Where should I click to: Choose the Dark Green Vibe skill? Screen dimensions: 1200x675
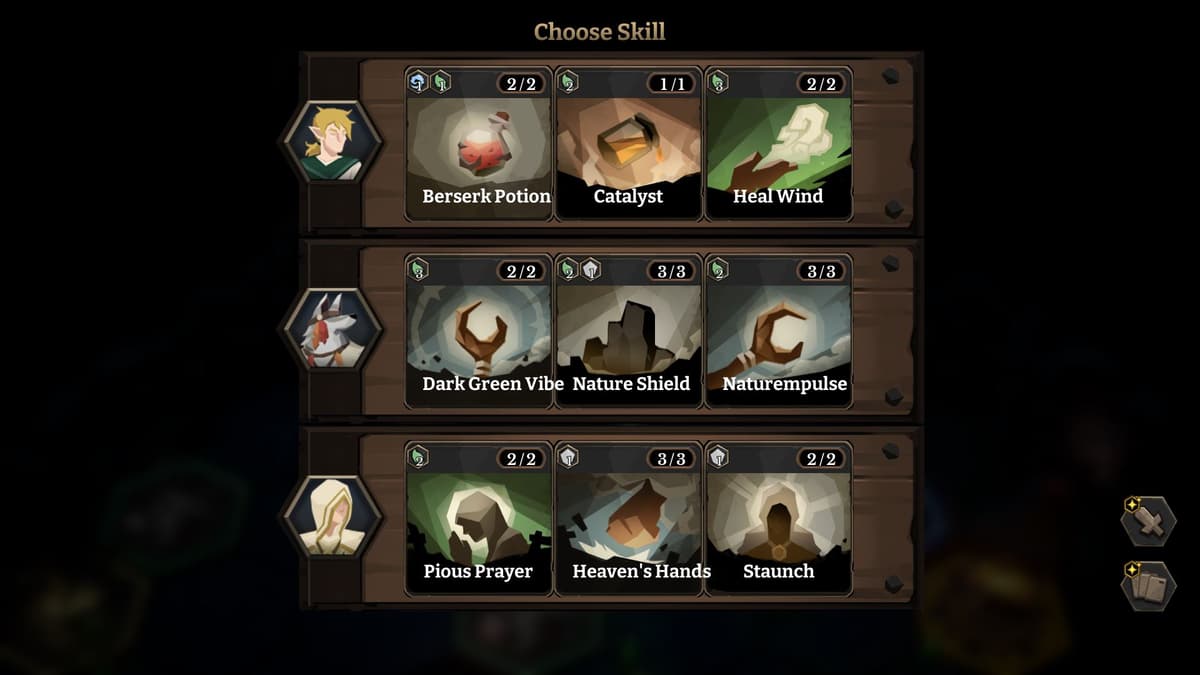tap(479, 332)
